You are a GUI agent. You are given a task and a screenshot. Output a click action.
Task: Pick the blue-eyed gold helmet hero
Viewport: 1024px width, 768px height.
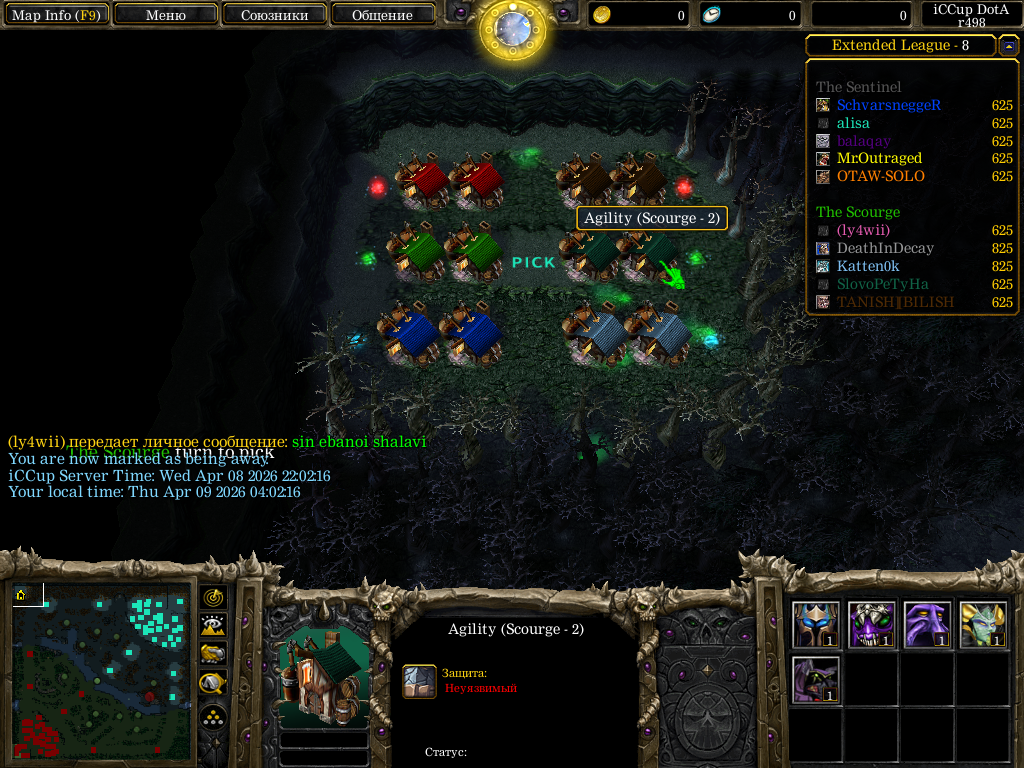pyautogui.click(x=816, y=625)
